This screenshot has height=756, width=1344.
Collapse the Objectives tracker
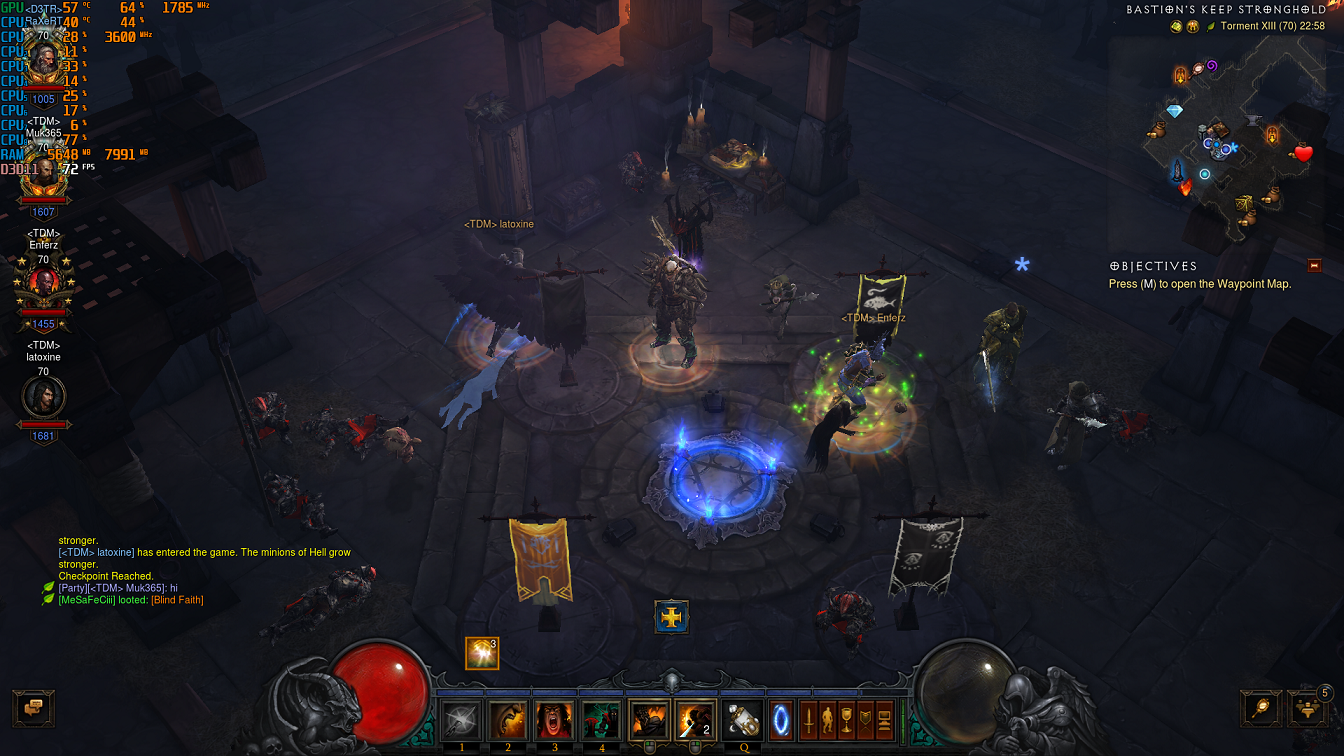tap(1314, 266)
